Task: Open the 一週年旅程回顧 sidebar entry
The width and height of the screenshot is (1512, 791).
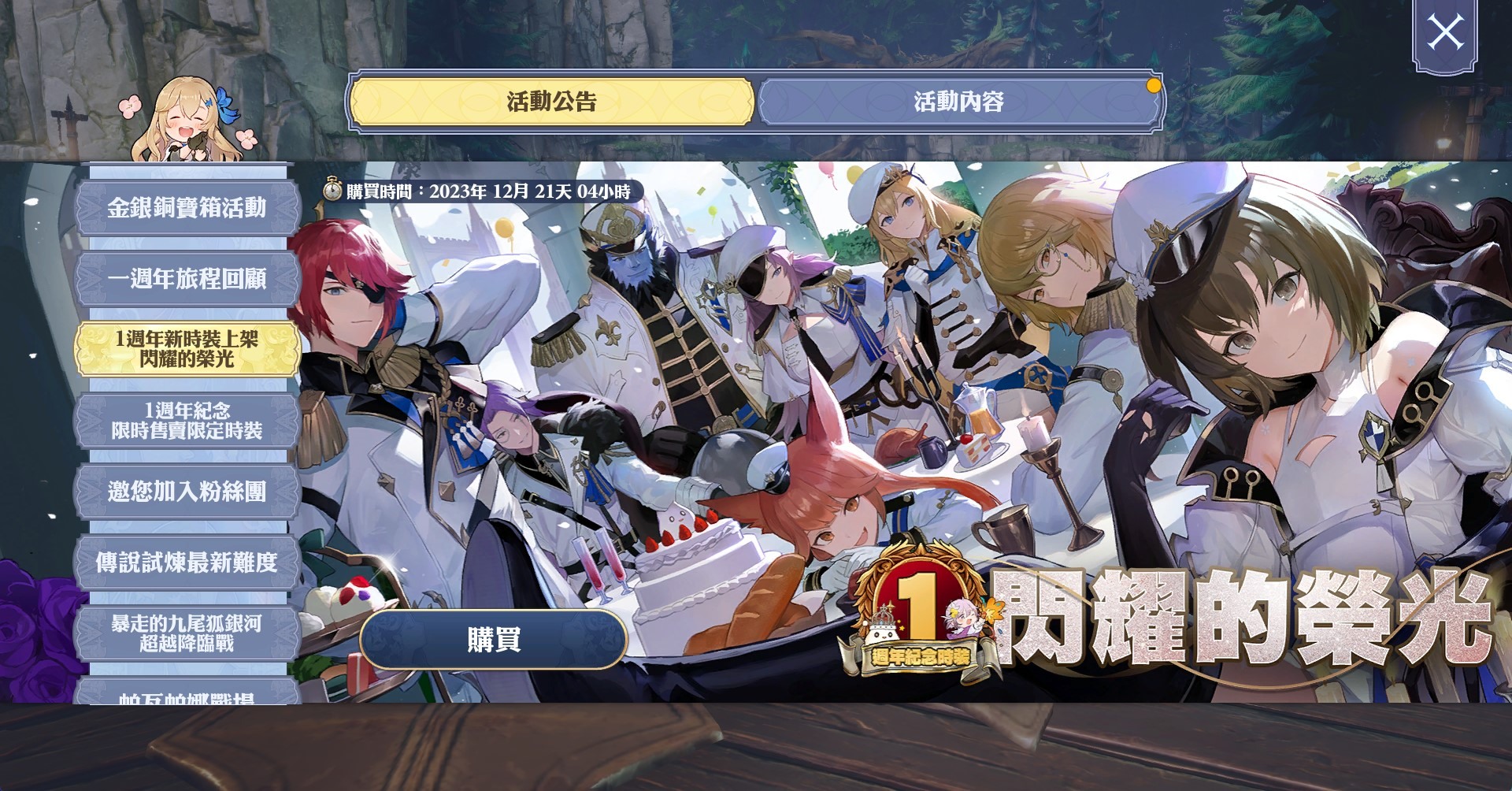Action: point(187,280)
